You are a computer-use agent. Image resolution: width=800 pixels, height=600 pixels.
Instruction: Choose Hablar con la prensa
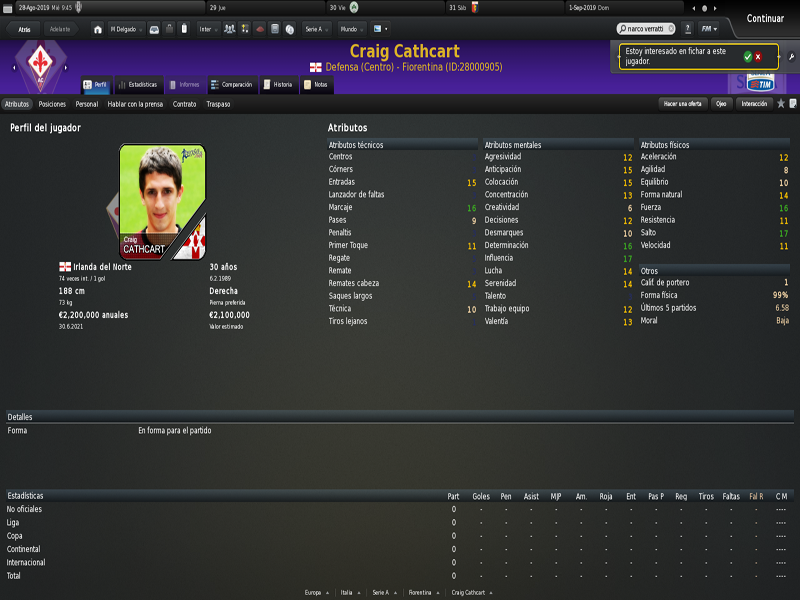[x=135, y=103]
